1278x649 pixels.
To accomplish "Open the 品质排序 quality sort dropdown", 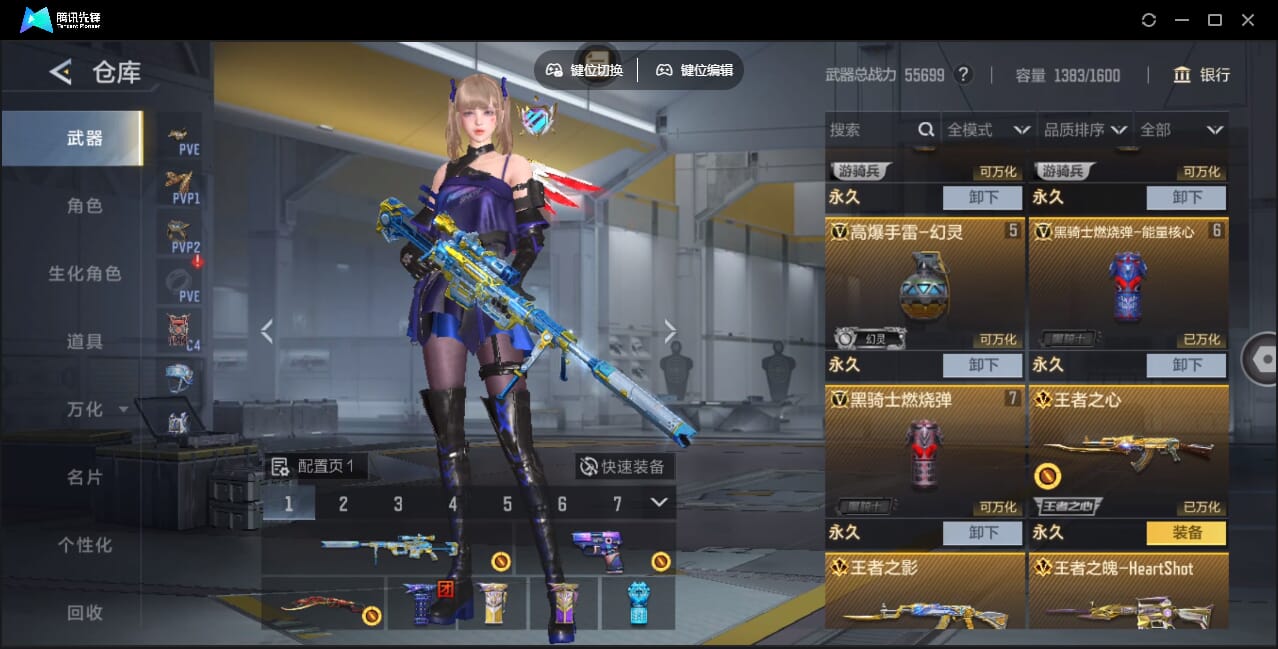I will point(1085,130).
